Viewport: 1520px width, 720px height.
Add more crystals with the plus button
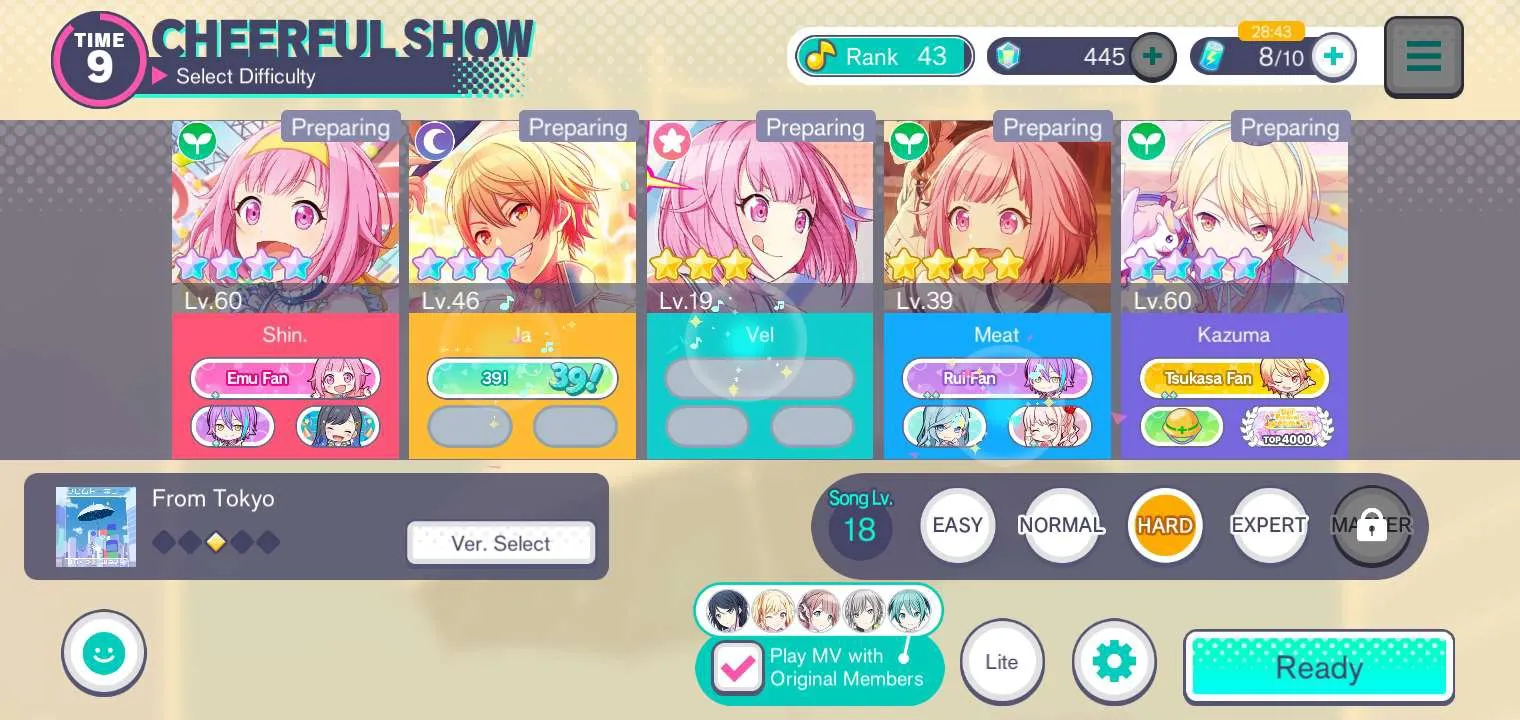[x=1152, y=57]
